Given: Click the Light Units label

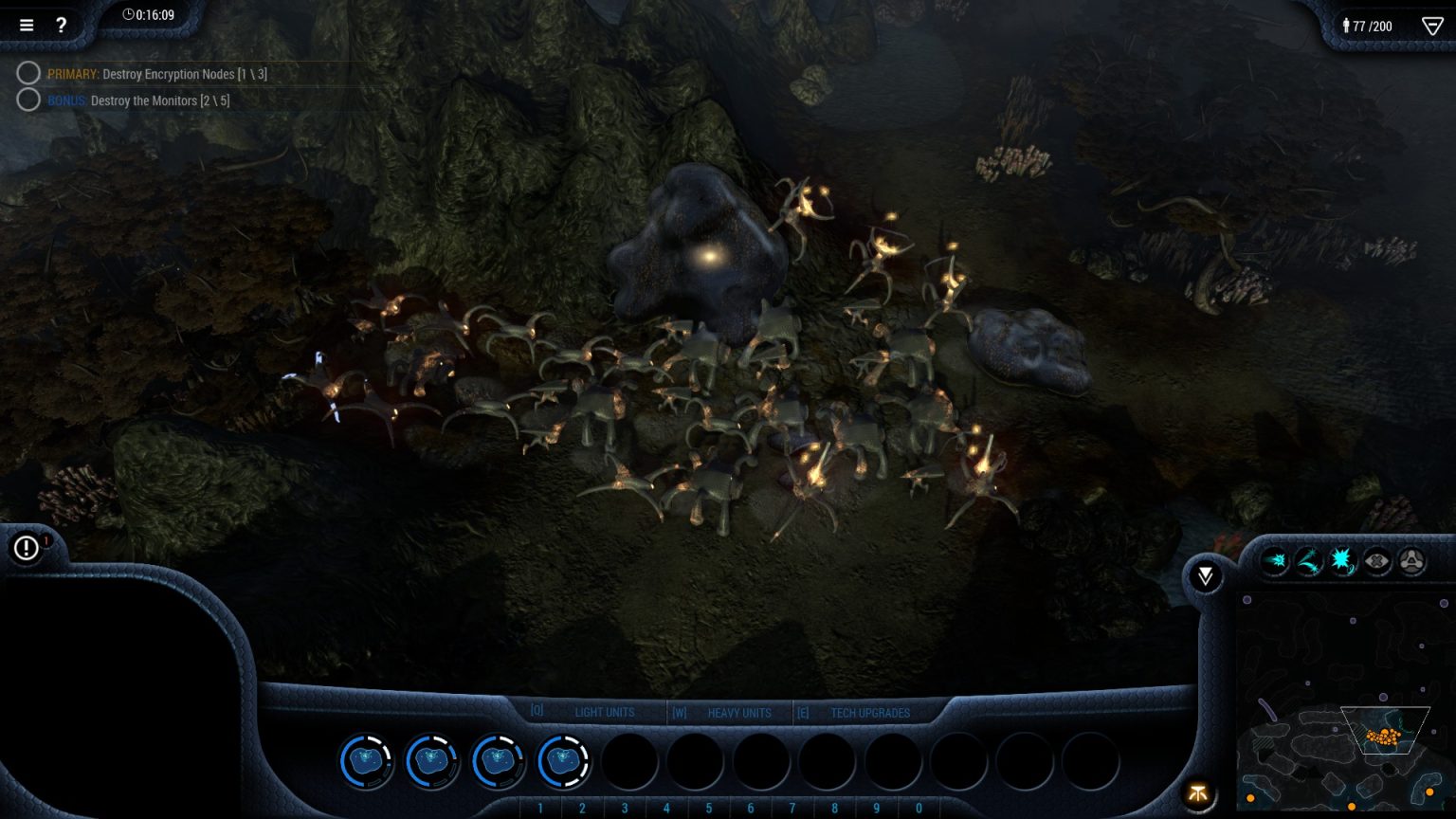Looking at the screenshot, I should tap(605, 712).
